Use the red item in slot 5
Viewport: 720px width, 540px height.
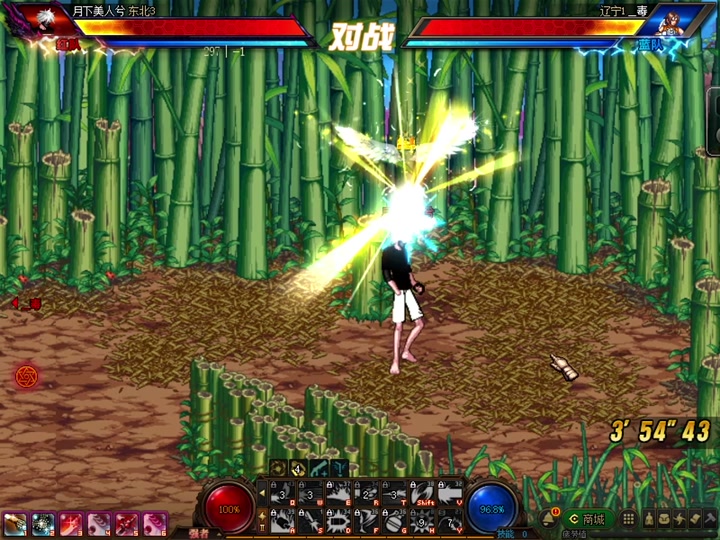(127, 523)
